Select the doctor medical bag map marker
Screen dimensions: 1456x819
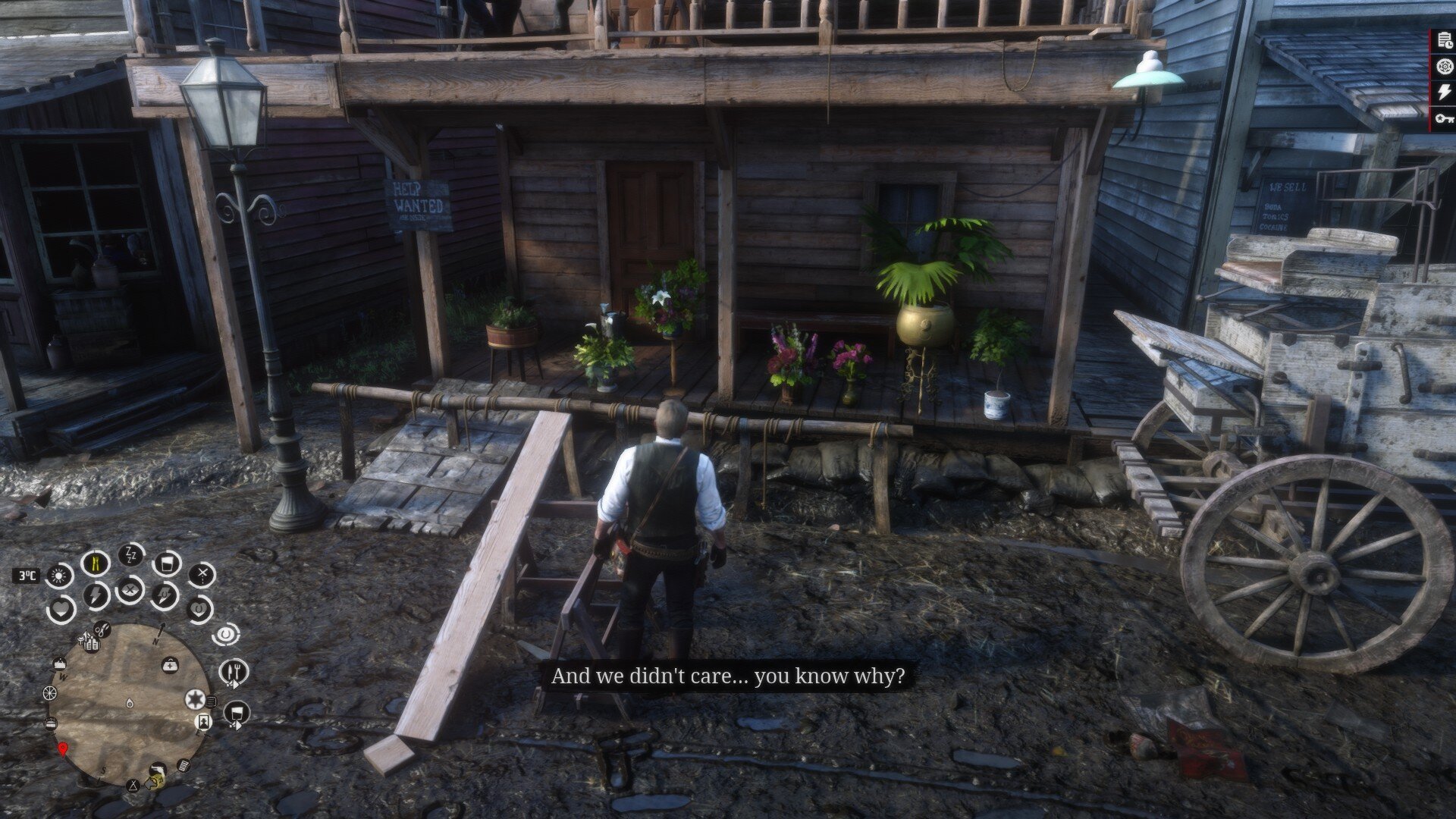(x=170, y=665)
